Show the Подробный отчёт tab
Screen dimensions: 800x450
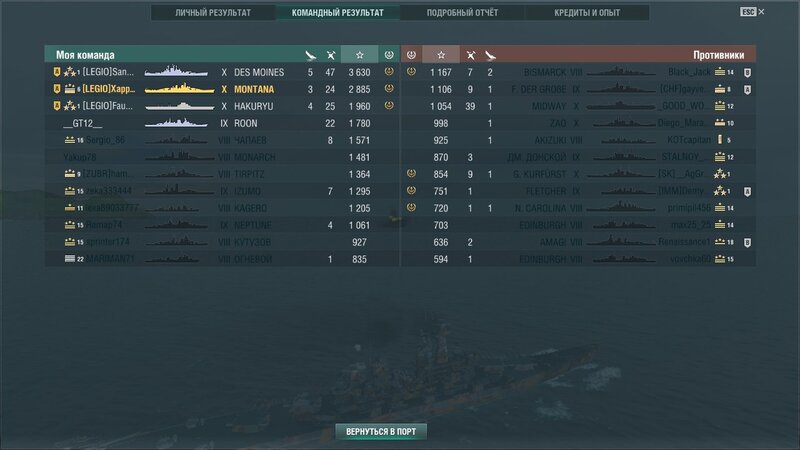(462, 13)
